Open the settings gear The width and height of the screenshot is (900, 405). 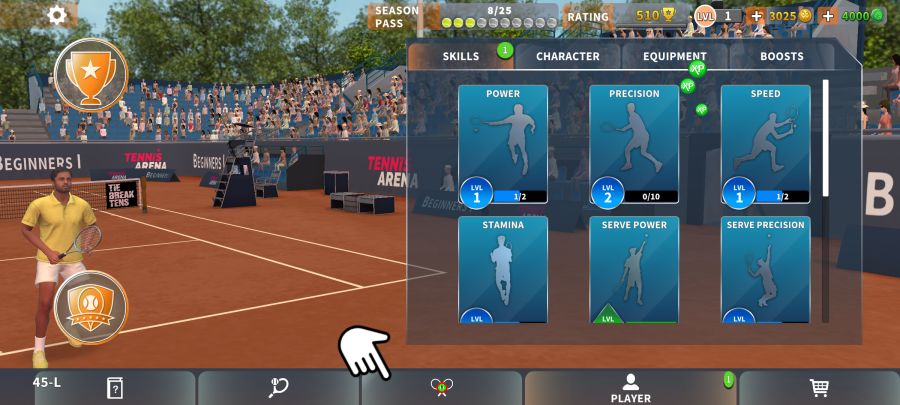(x=57, y=15)
